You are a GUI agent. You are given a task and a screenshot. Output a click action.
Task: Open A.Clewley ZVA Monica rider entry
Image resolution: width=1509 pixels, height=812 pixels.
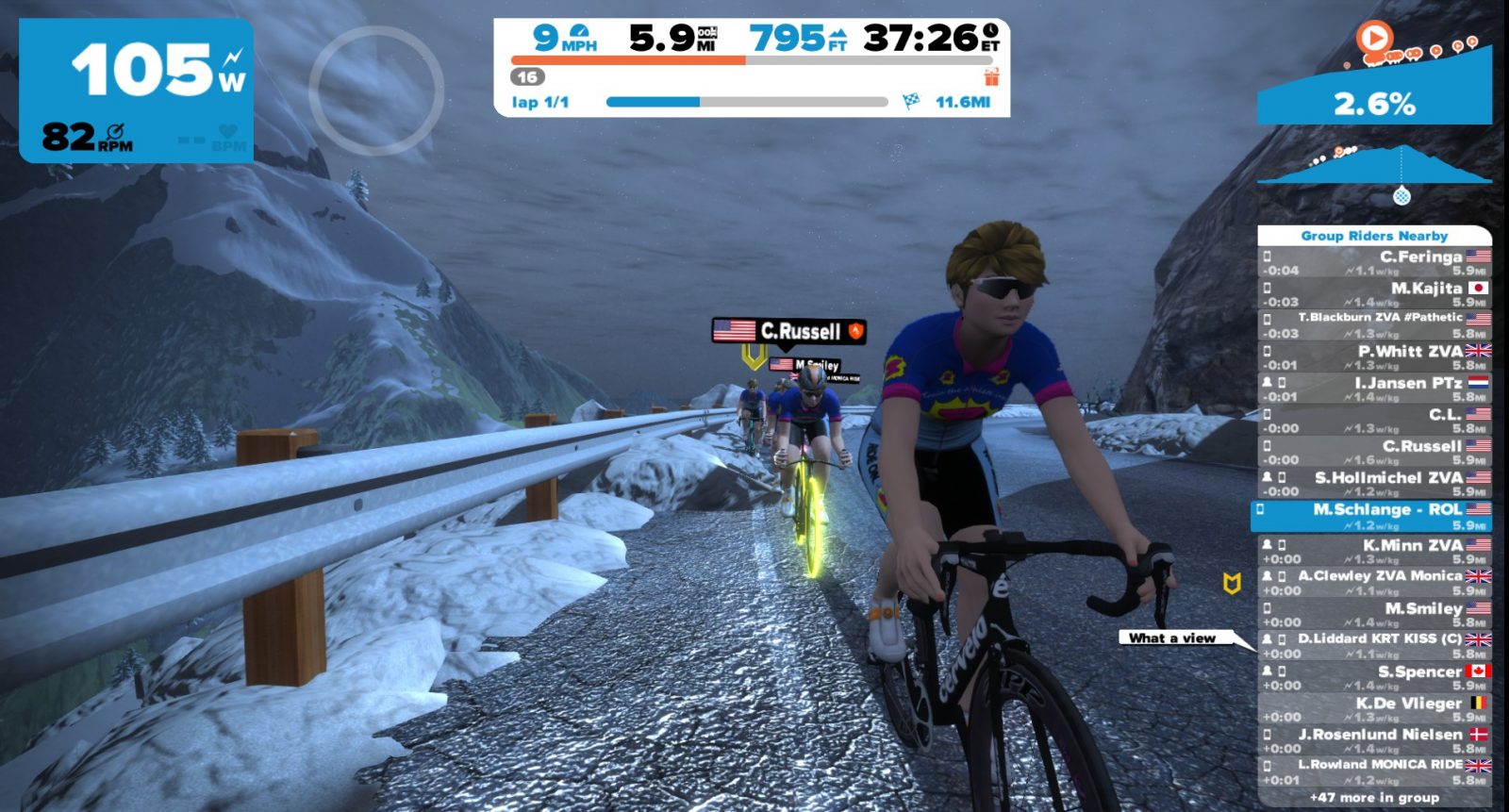[1374, 582]
